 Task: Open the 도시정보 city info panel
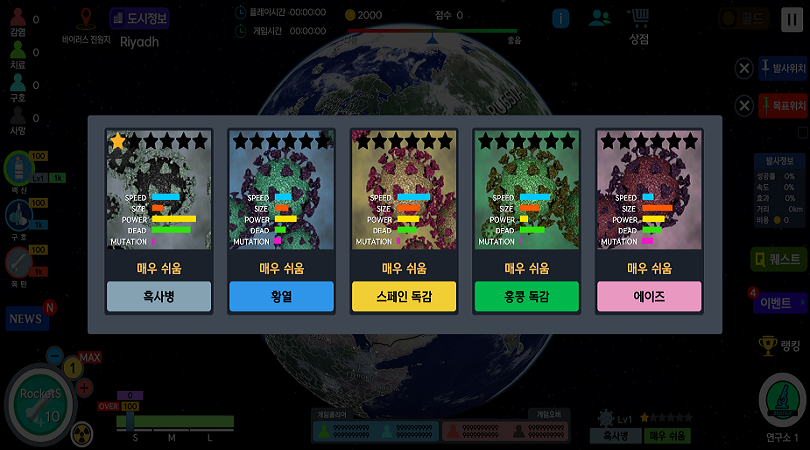tap(140, 18)
